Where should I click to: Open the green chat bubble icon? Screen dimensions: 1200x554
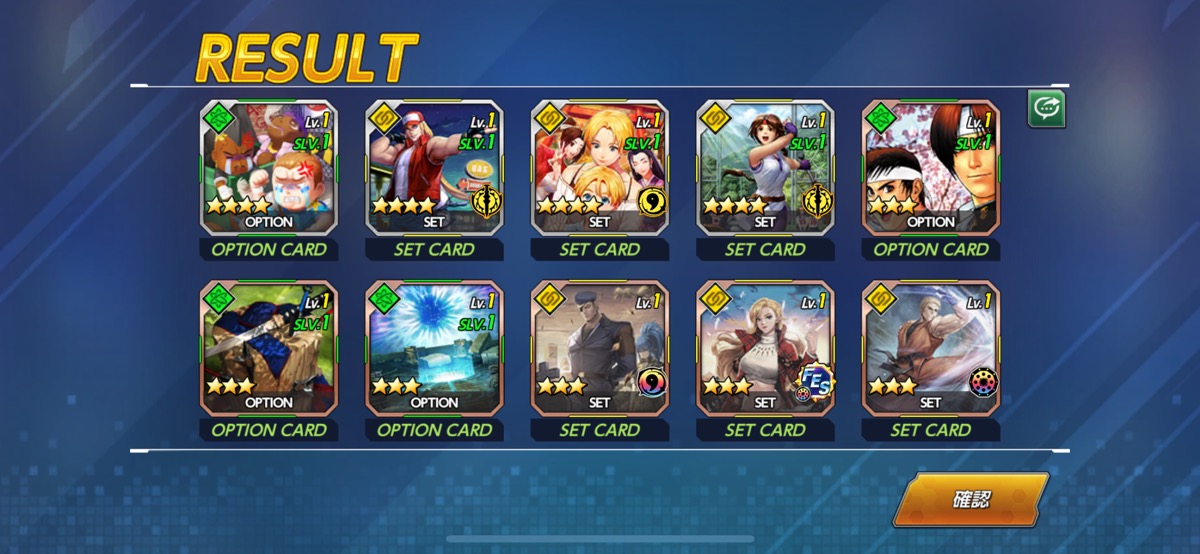[1046, 109]
